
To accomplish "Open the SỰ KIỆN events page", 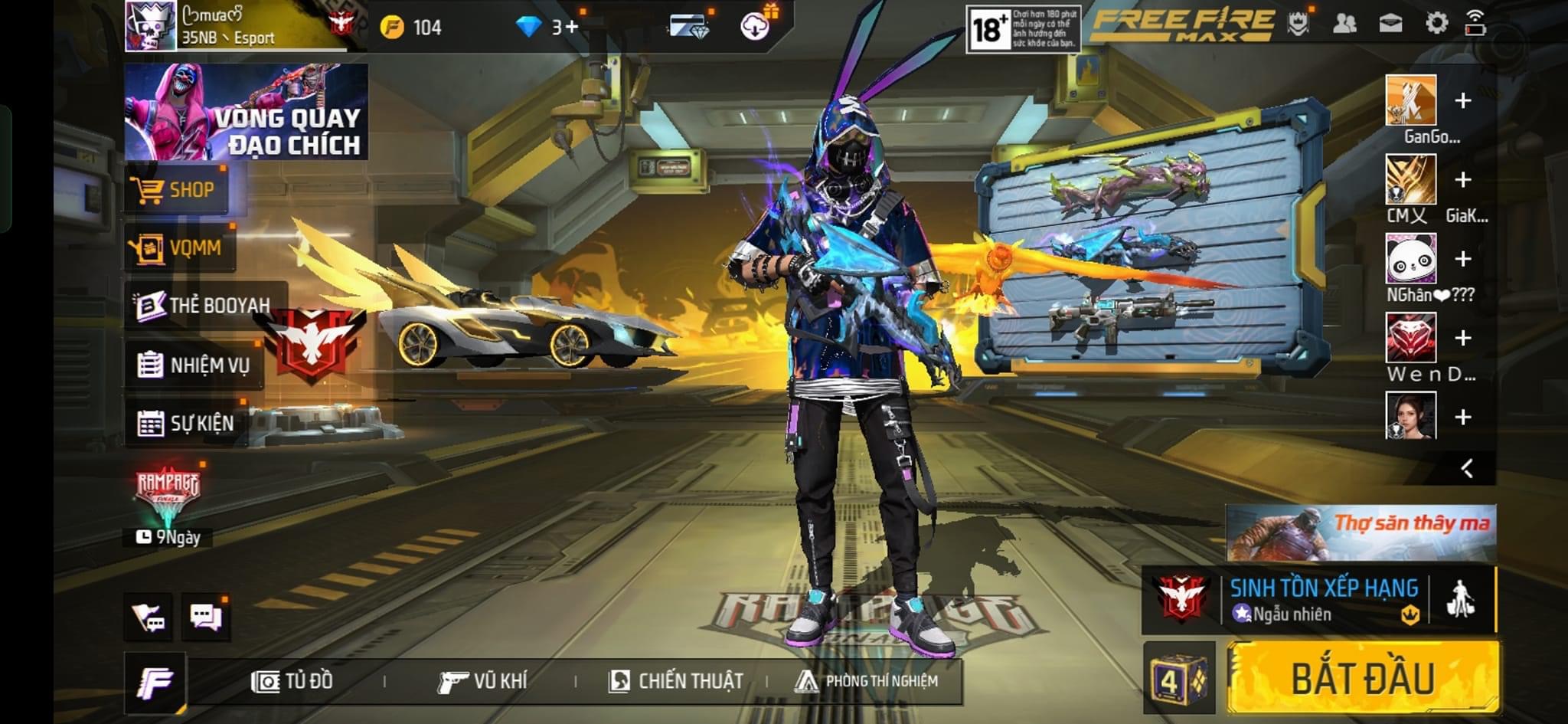I will coord(186,423).
